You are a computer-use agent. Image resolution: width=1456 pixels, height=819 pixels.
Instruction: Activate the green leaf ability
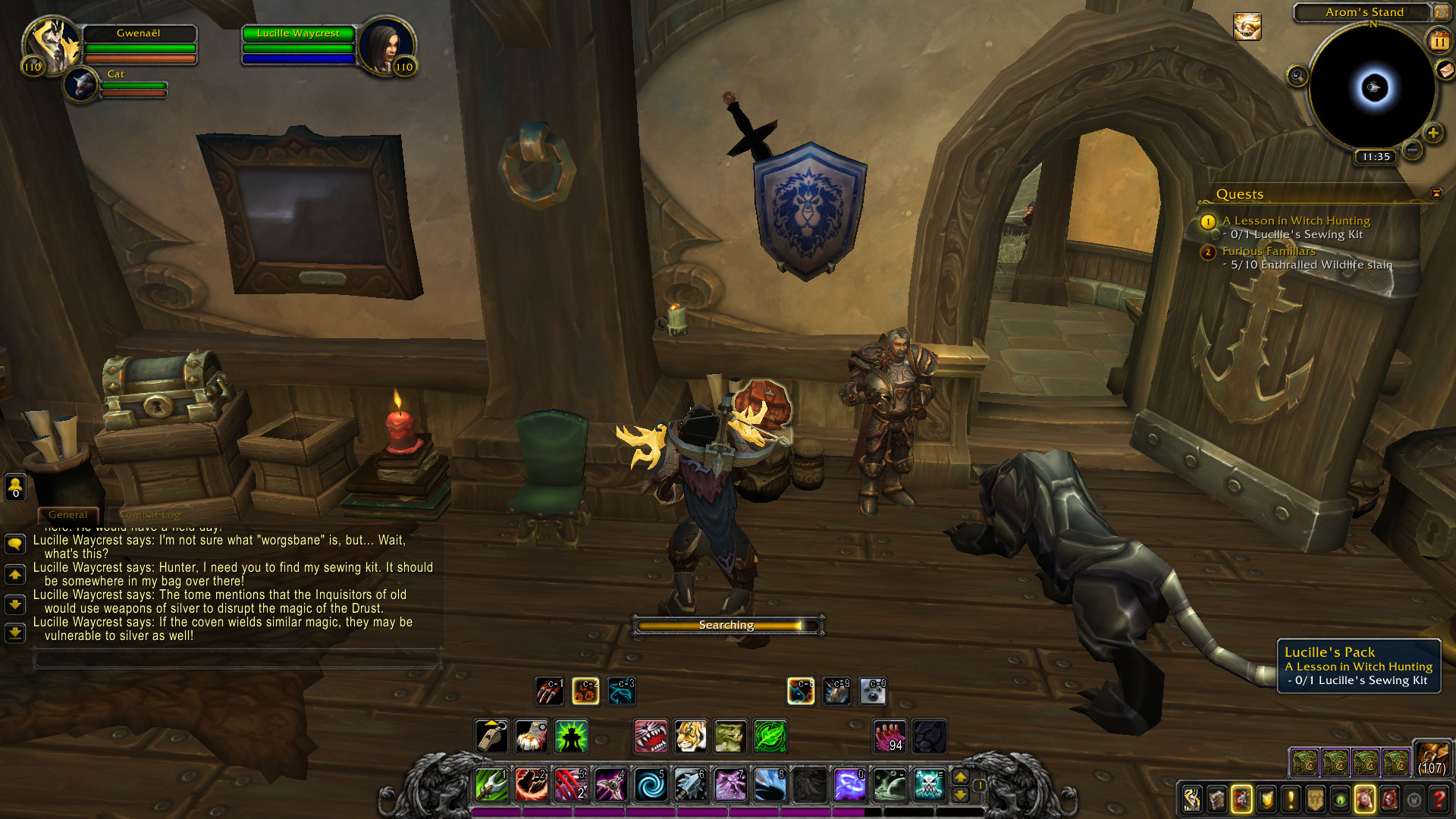pyautogui.click(x=770, y=736)
